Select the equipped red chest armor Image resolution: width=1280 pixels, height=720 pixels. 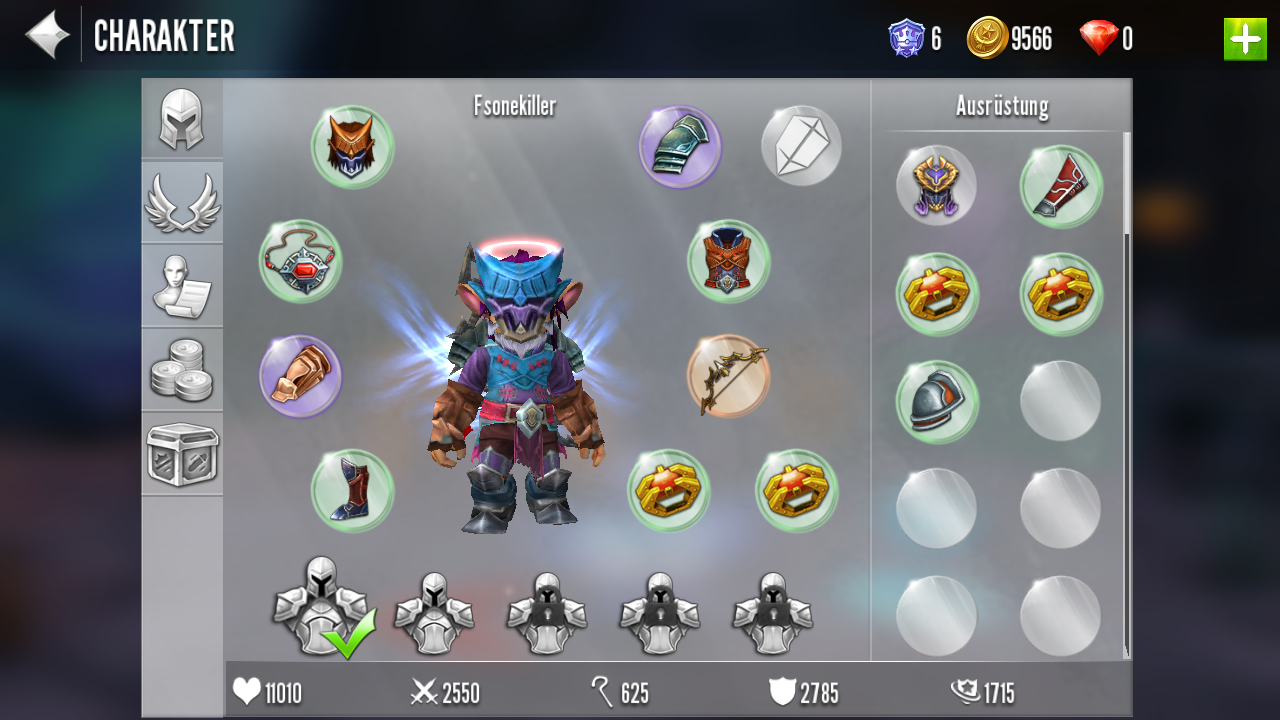click(728, 261)
